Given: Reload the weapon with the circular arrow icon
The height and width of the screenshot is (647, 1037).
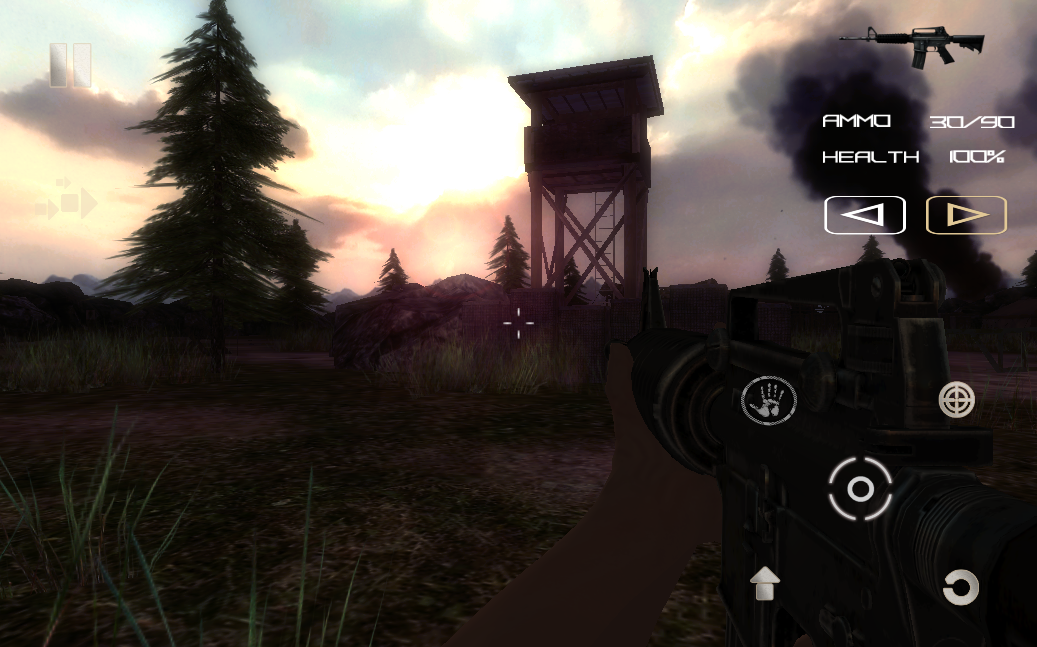Looking at the screenshot, I should (960, 587).
